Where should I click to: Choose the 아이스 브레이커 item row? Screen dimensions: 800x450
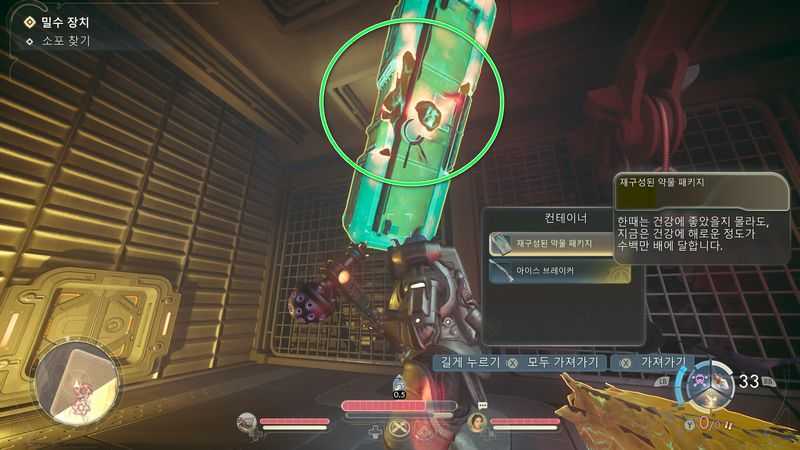tap(557, 271)
